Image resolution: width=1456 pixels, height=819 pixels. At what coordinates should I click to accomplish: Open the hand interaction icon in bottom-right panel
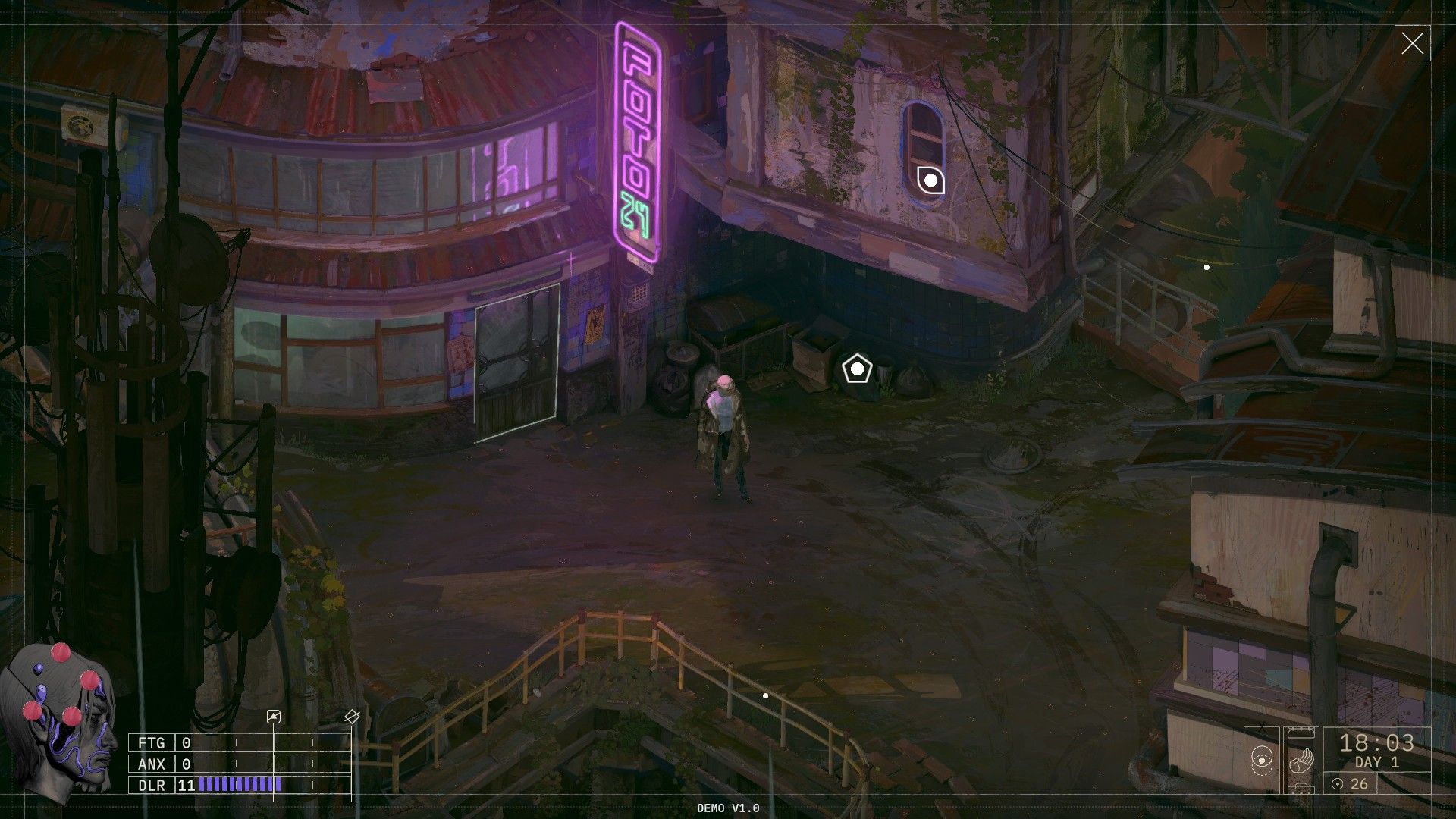point(1302,760)
